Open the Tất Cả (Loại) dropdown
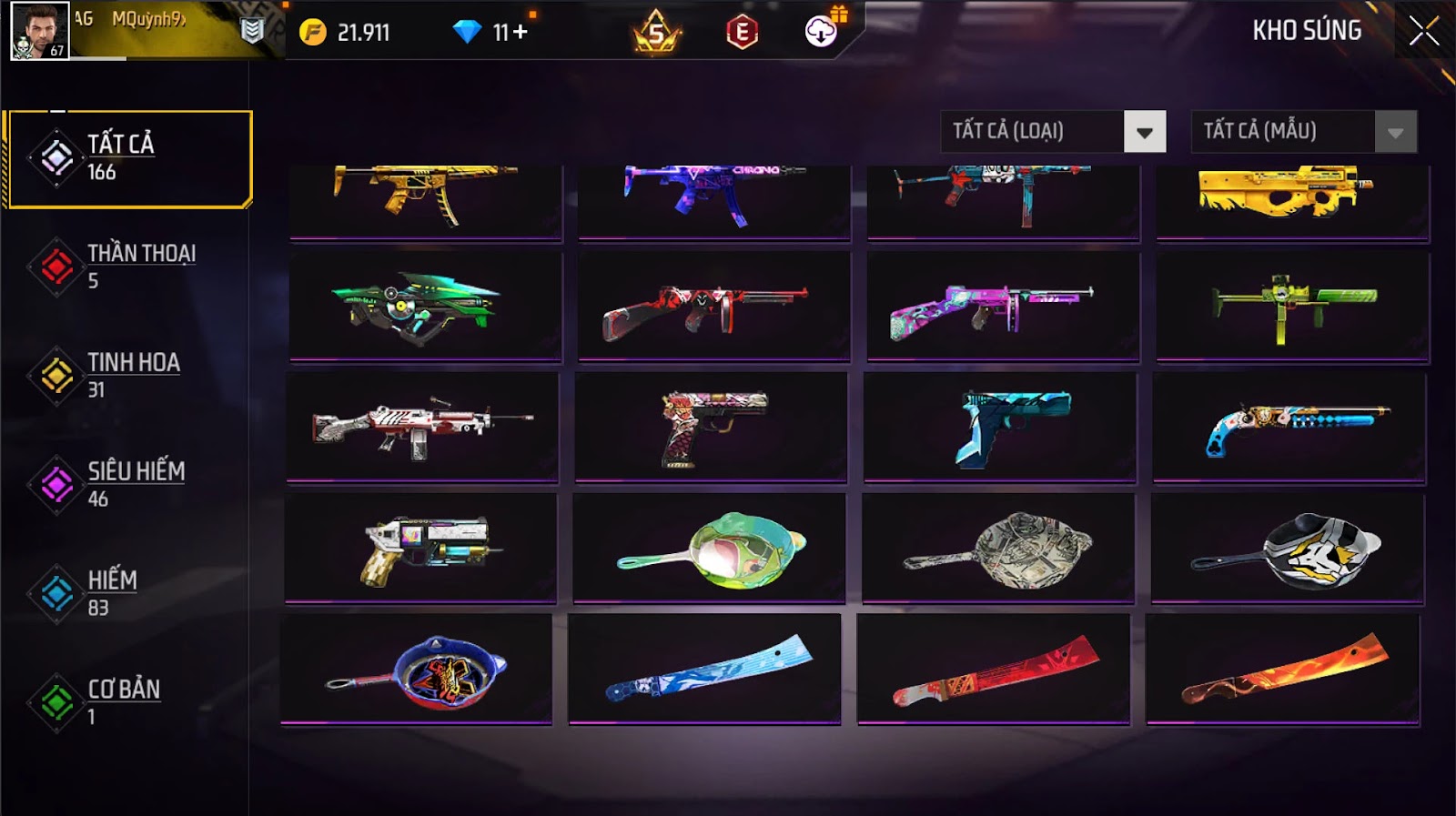Viewport: 1456px width, 816px height. (x=1053, y=132)
